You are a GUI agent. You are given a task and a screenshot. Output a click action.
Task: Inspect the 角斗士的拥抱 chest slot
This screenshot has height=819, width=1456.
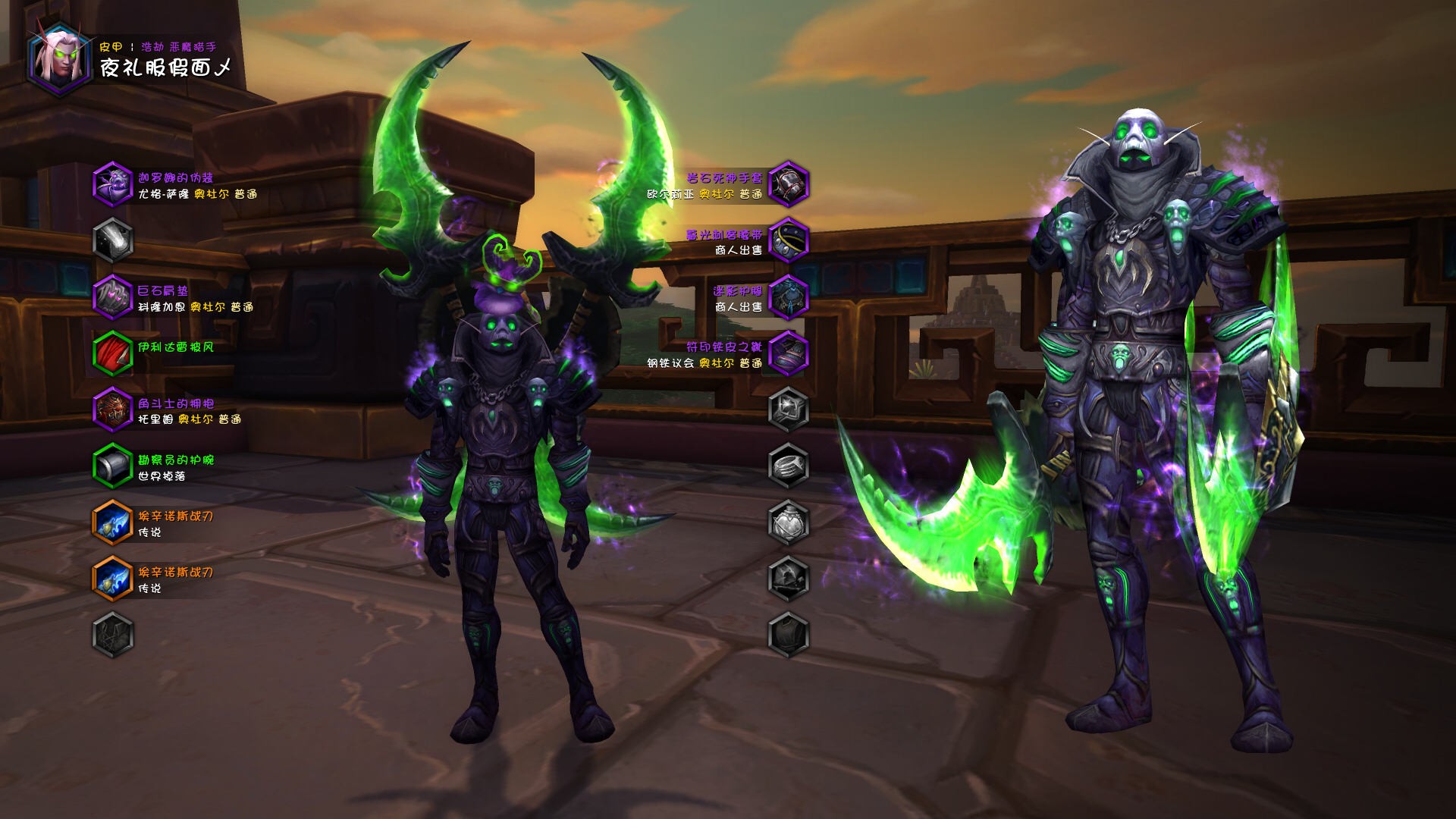pyautogui.click(x=112, y=409)
